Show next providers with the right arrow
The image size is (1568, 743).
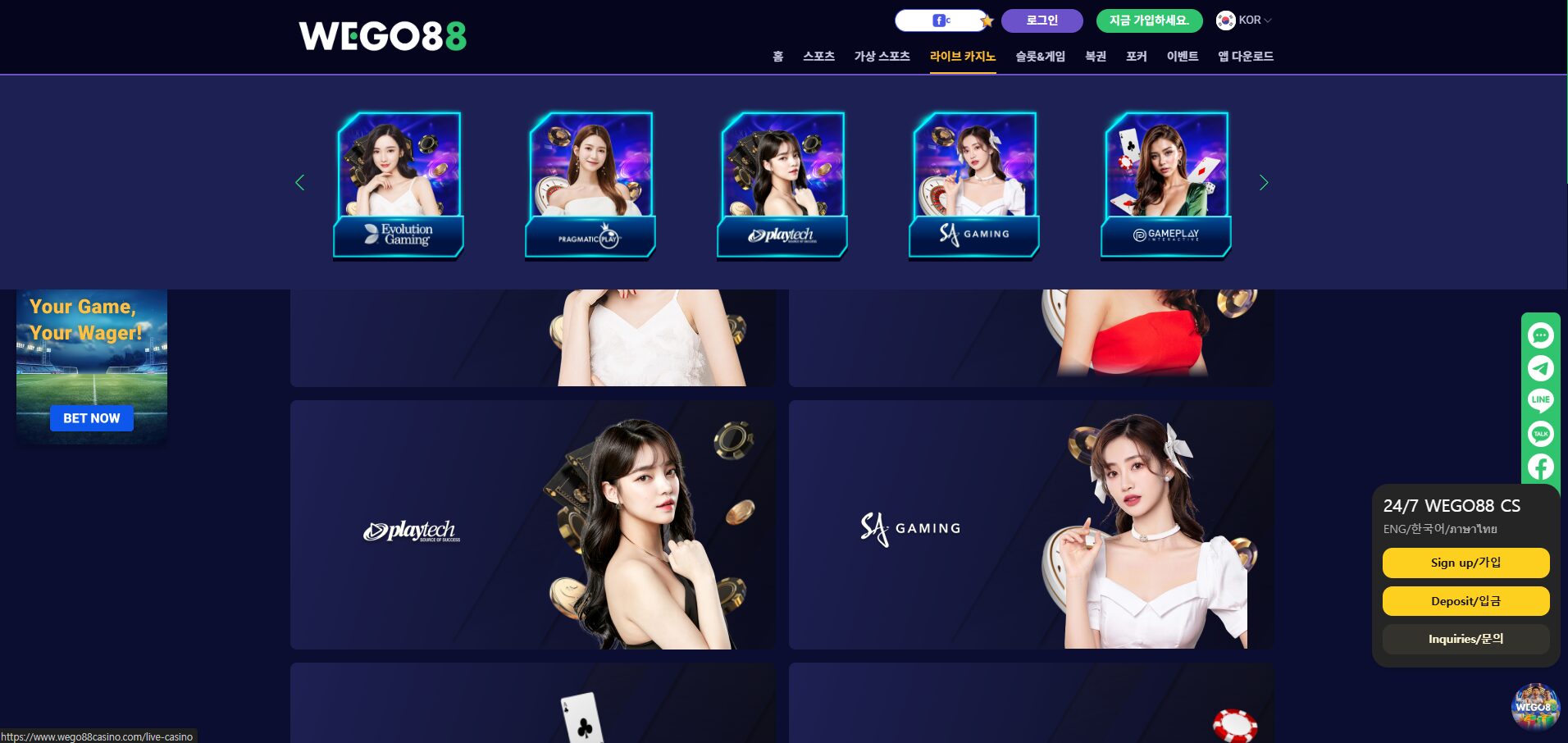pyautogui.click(x=1264, y=183)
